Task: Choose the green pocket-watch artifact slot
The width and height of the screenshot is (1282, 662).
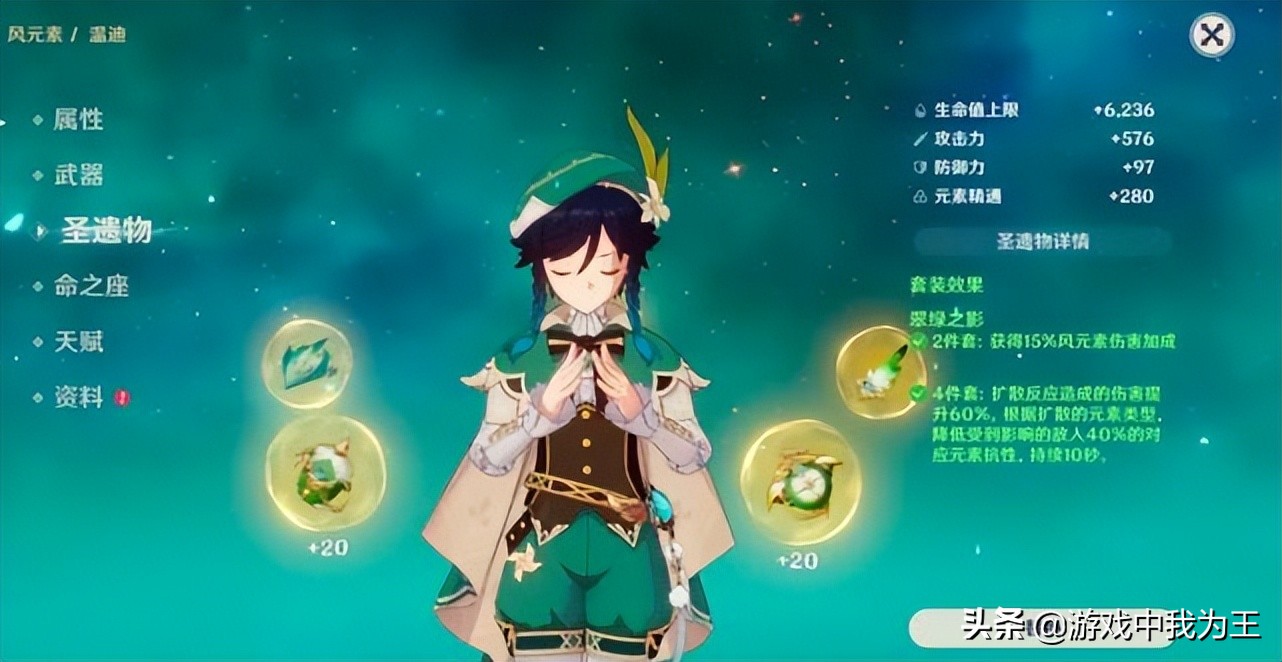Action: point(800,482)
